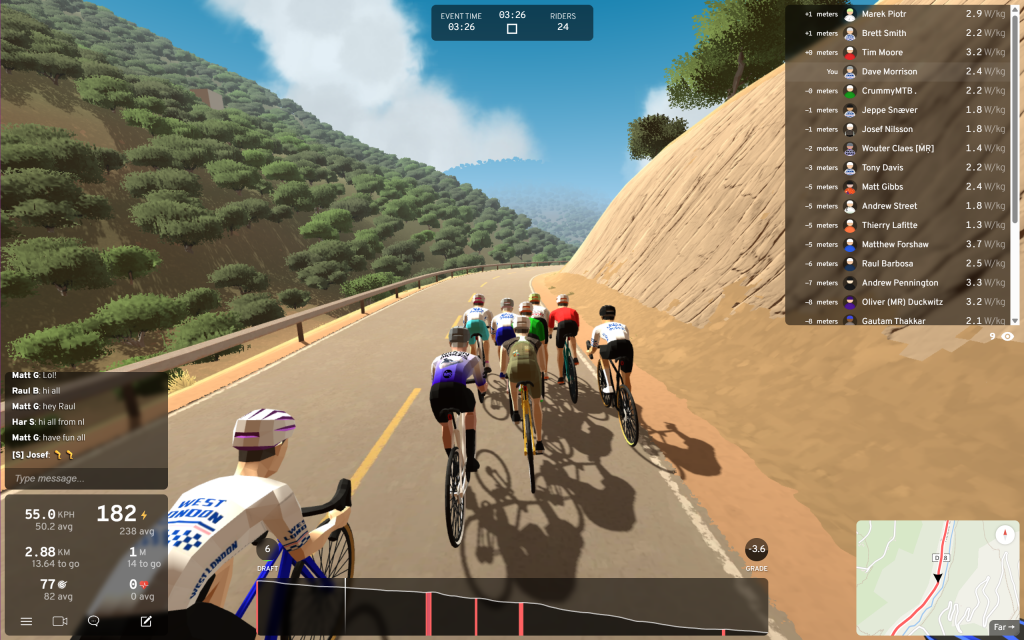Toggle the minimap Far zoom button
Viewport: 1024px width, 640px height.
(x=1003, y=627)
